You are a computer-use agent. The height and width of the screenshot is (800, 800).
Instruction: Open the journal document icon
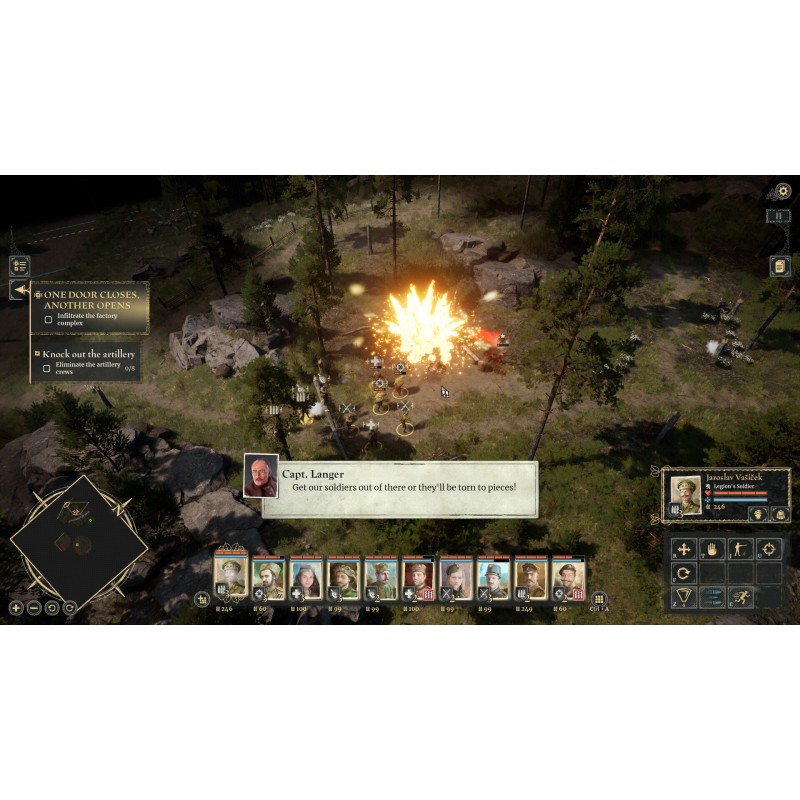tap(780, 266)
